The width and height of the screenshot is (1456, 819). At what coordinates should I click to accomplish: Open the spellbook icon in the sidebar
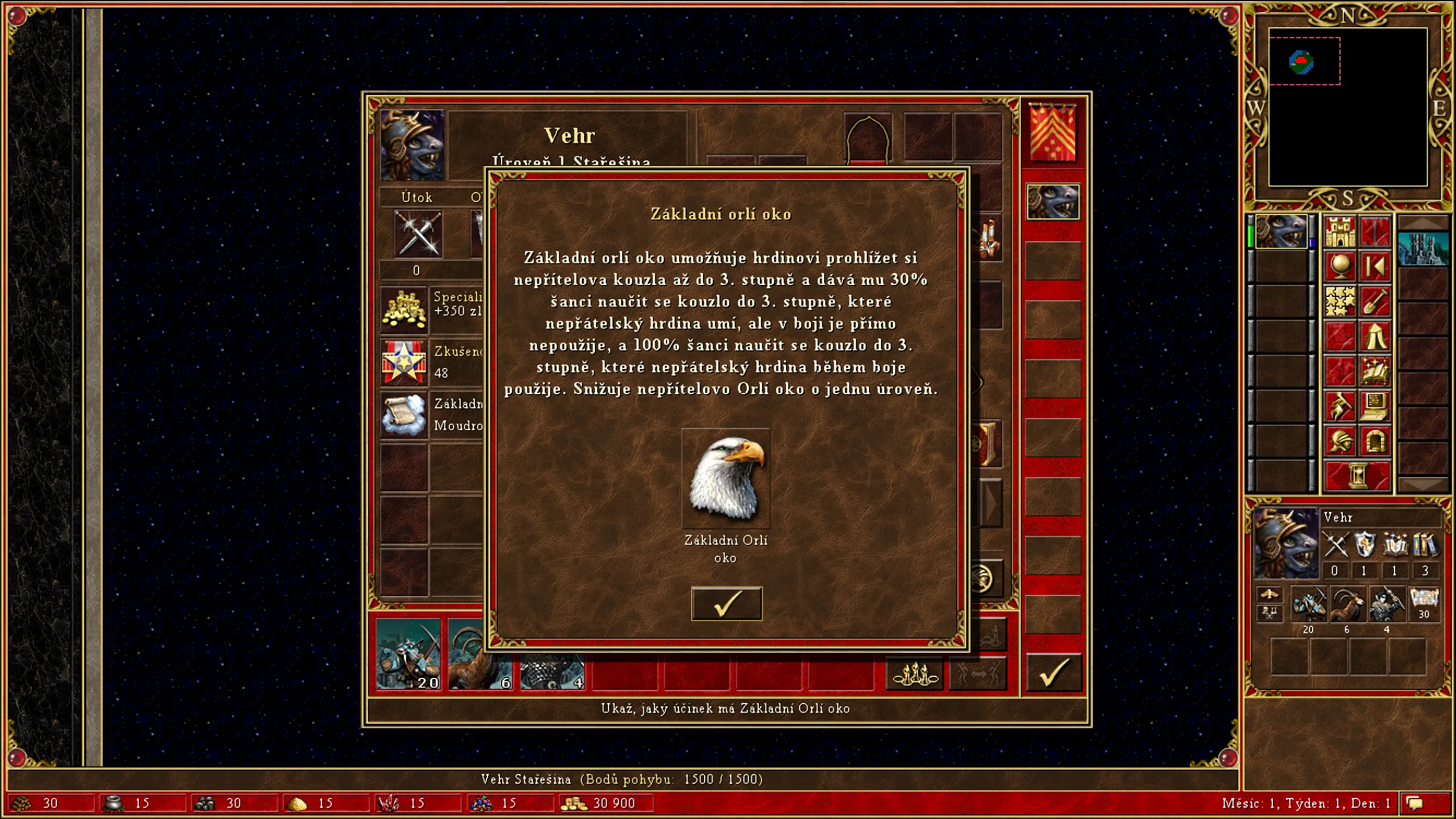click(1376, 371)
